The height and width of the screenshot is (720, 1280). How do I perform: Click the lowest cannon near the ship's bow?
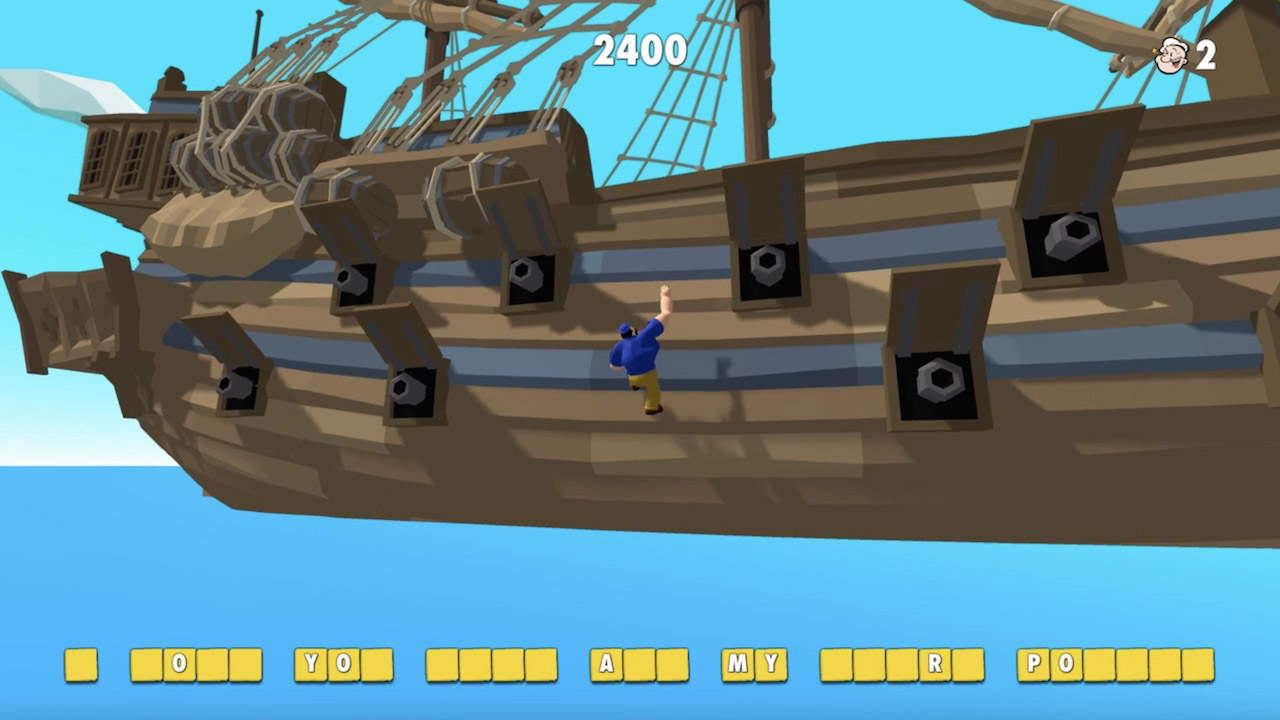click(x=237, y=387)
